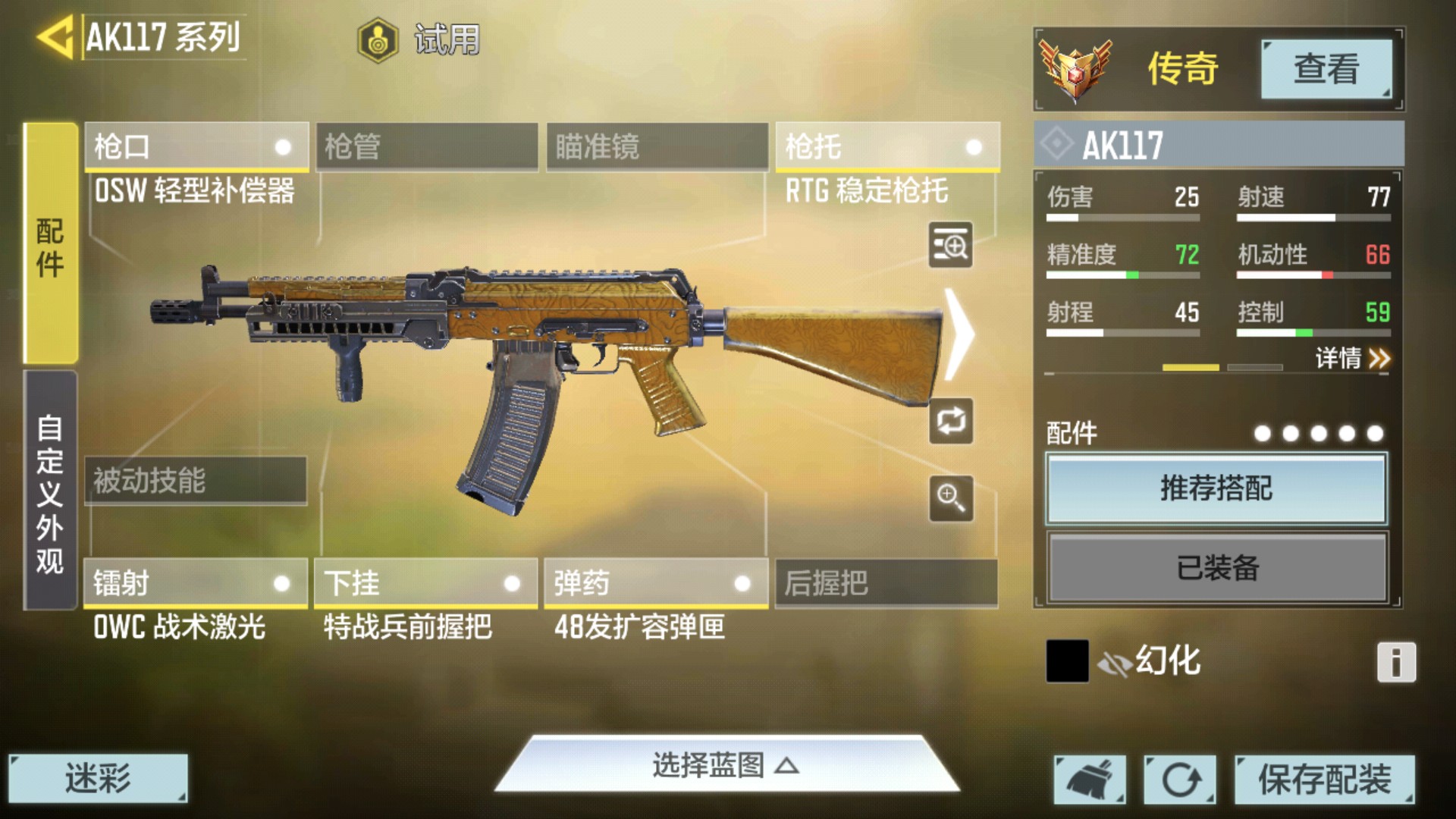1456x819 pixels.
Task: Open the 弹药 ammunition slot
Action: pos(656,583)
